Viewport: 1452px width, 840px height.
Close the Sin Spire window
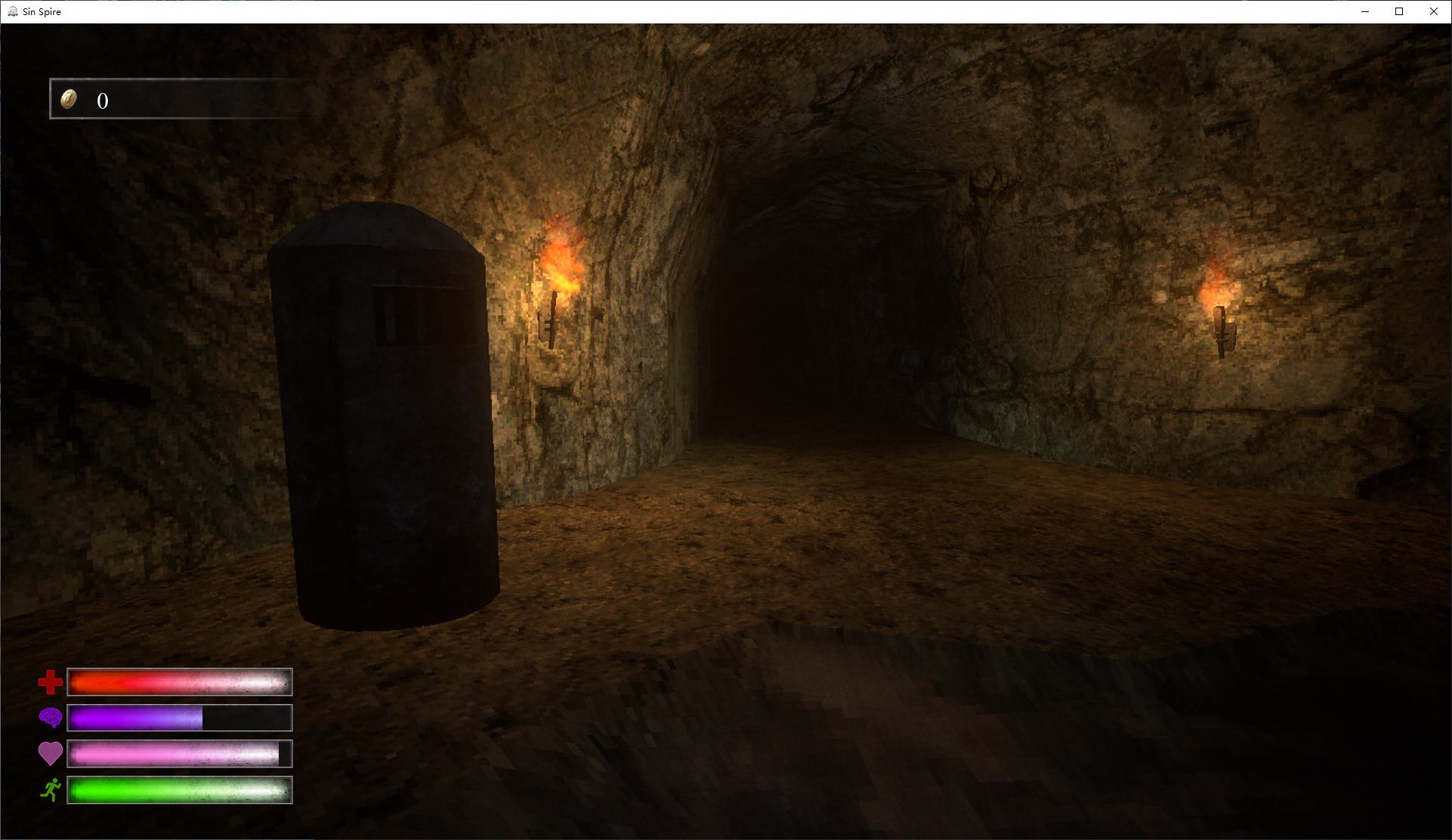tap(1433, 11)
